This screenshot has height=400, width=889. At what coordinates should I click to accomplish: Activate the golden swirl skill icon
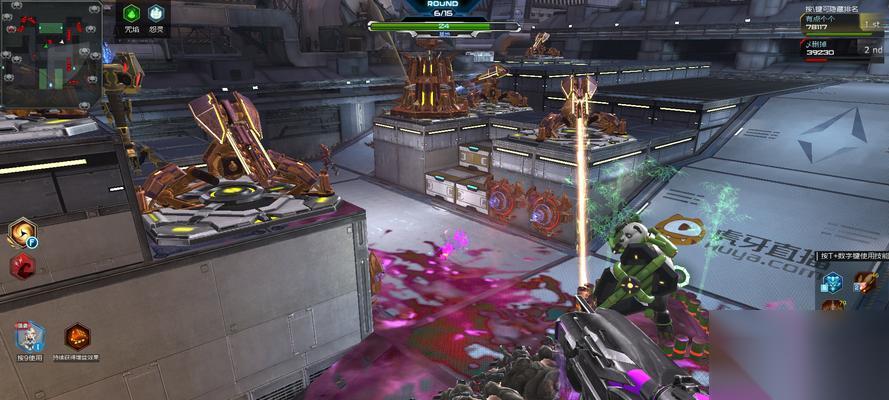[x=20, y=233]
